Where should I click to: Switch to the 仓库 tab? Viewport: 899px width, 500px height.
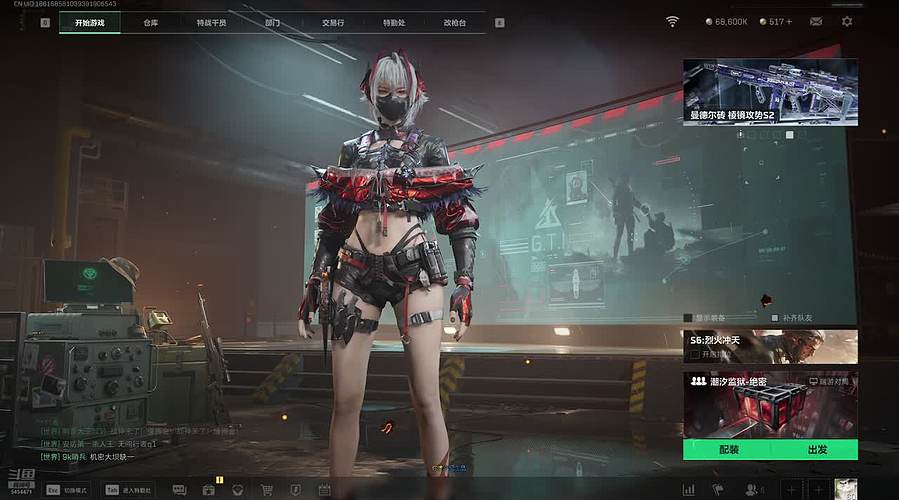151,22
